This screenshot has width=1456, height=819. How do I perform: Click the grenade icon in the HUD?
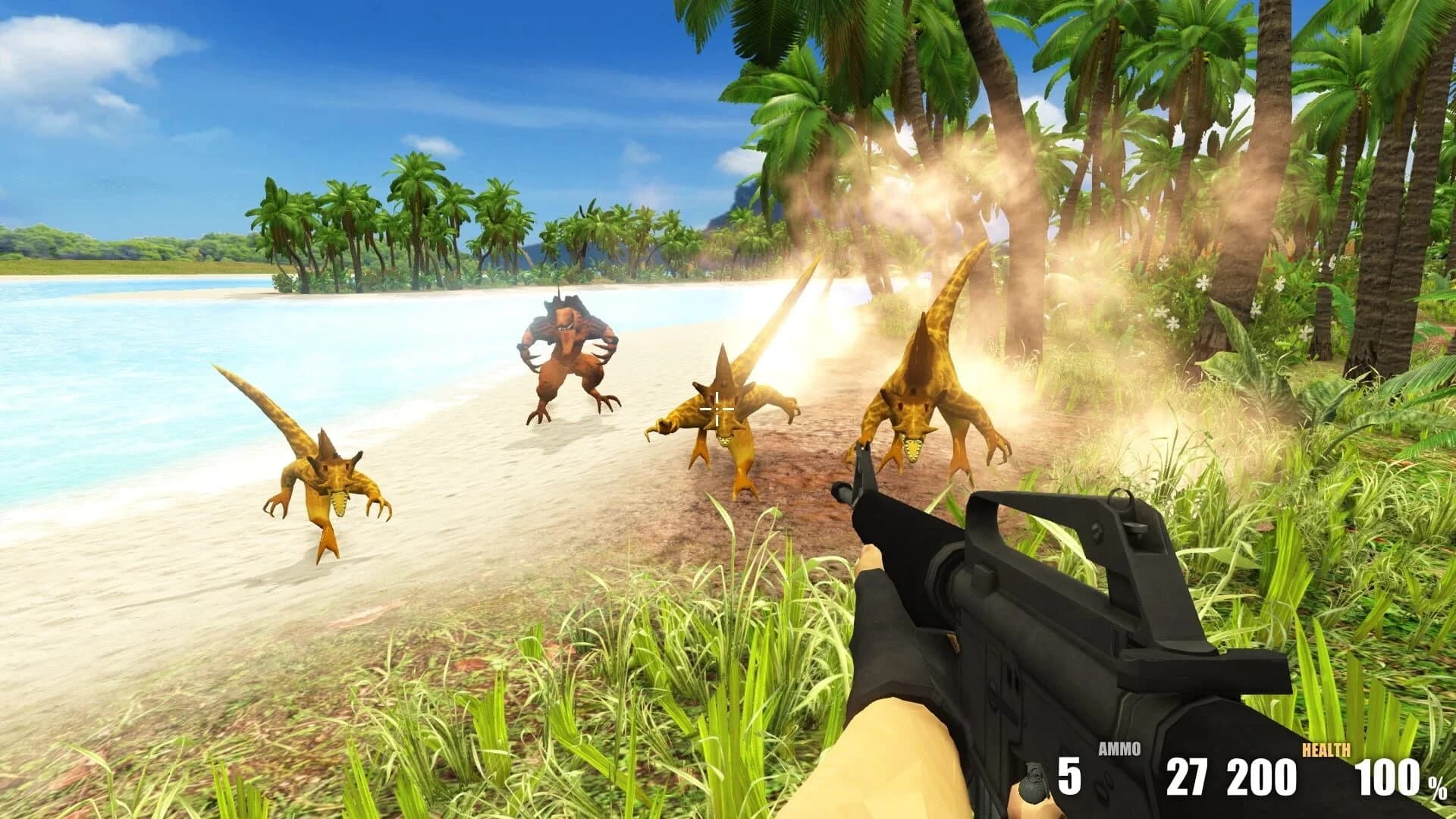(x=1033, y=783)
